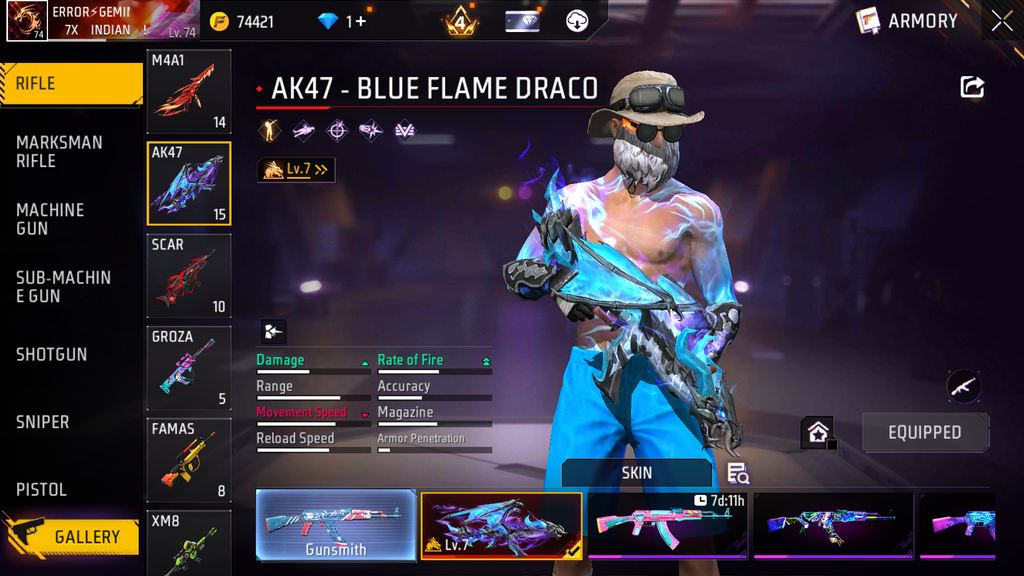The image size is (1024, 576).
Task: Close the Armory screen
Action: [1002, 21]
